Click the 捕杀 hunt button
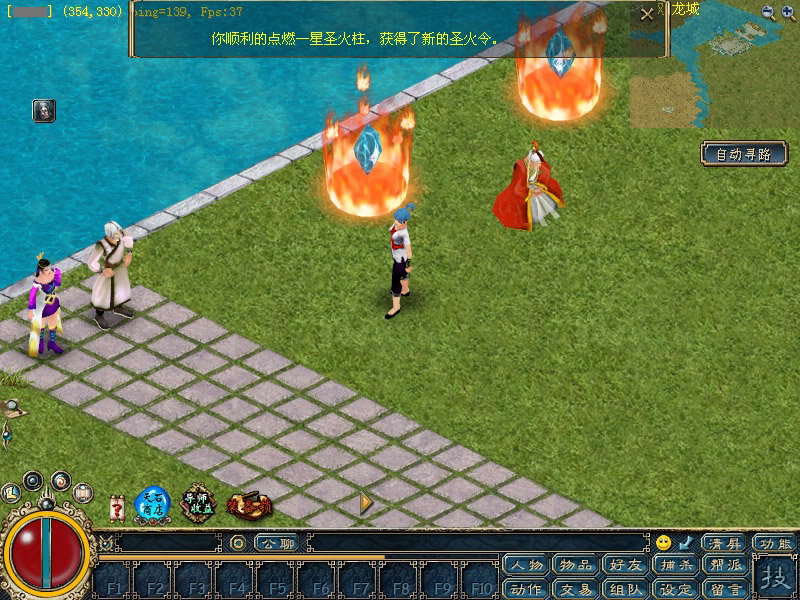Viewport: 800px width, 600px height. tap(676, 565)
